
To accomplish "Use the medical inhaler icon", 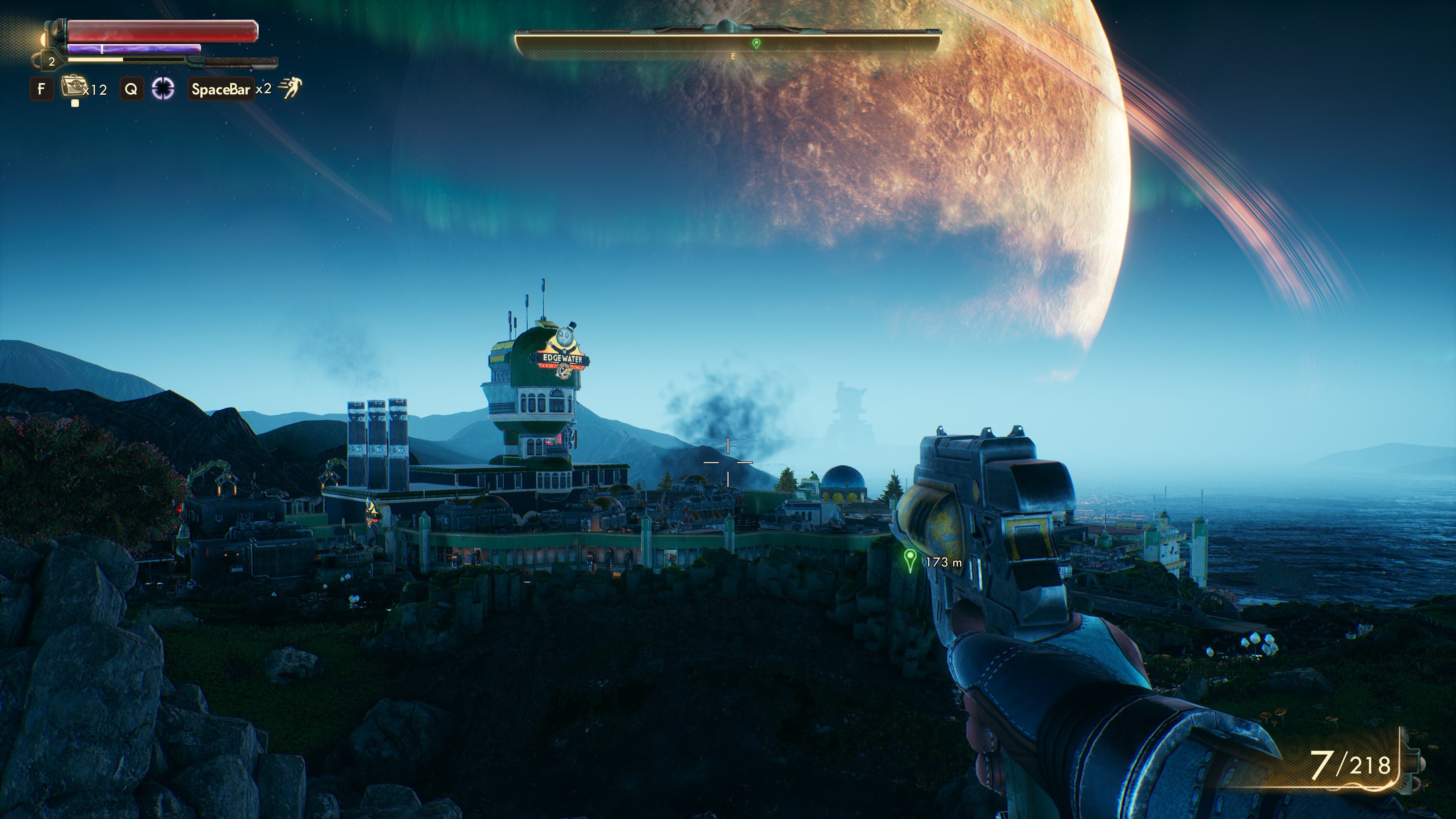I will [x=72, y=88].
